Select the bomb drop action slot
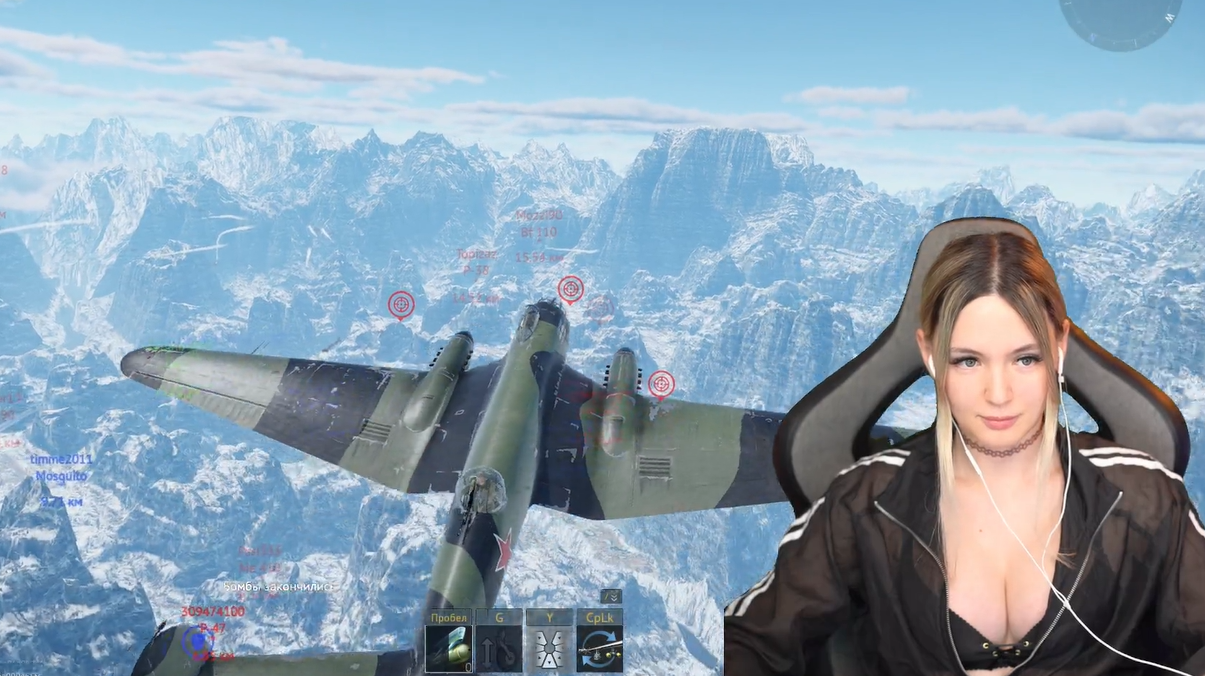The height and width of the screenshot is (676, 1205). 449,648
